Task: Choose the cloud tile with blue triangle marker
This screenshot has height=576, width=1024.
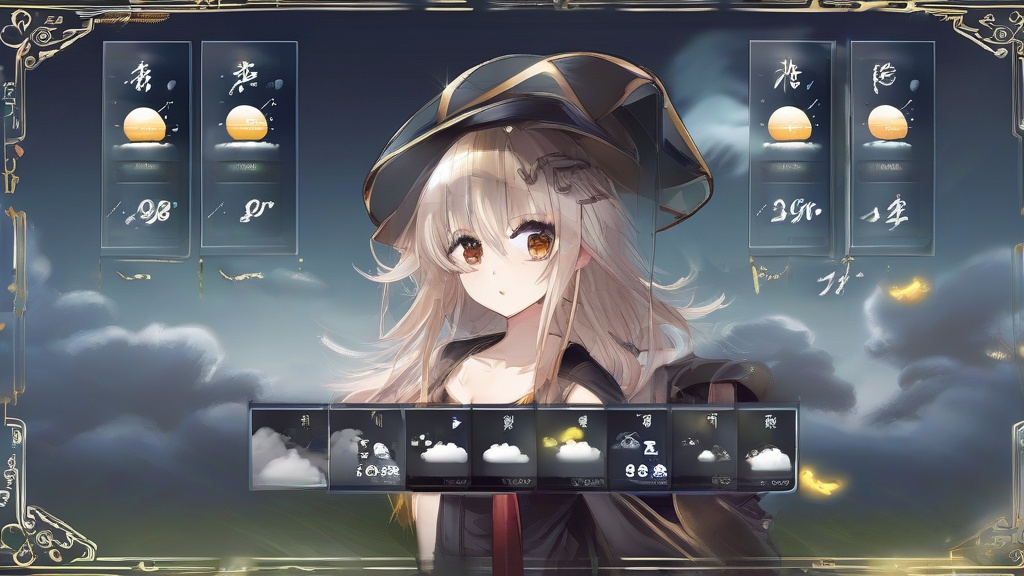Action: (438, 446)
